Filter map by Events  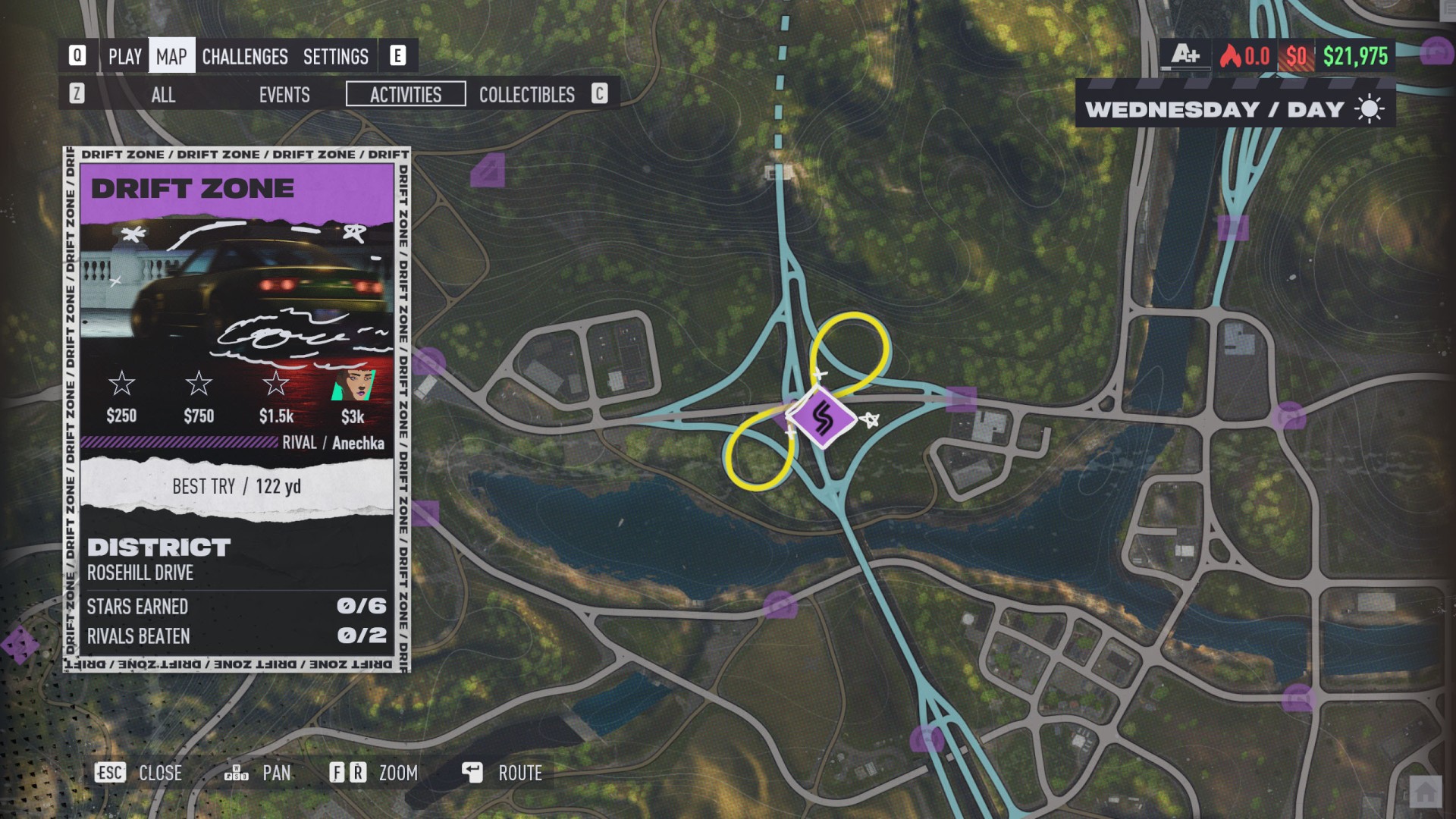pyautogui.click(x=284, y=95)
